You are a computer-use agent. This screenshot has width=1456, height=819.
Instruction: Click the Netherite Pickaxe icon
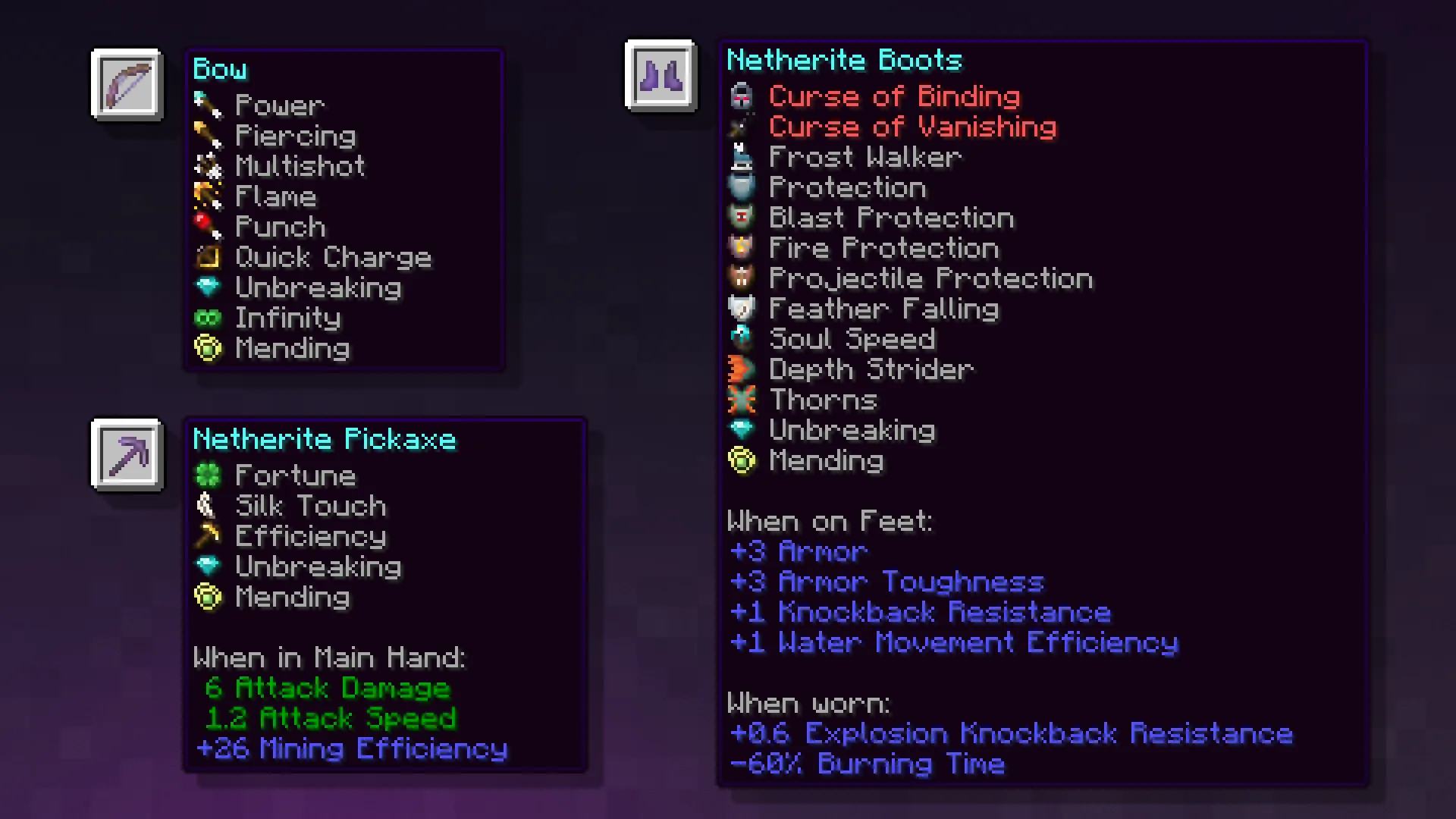(126, 454)
